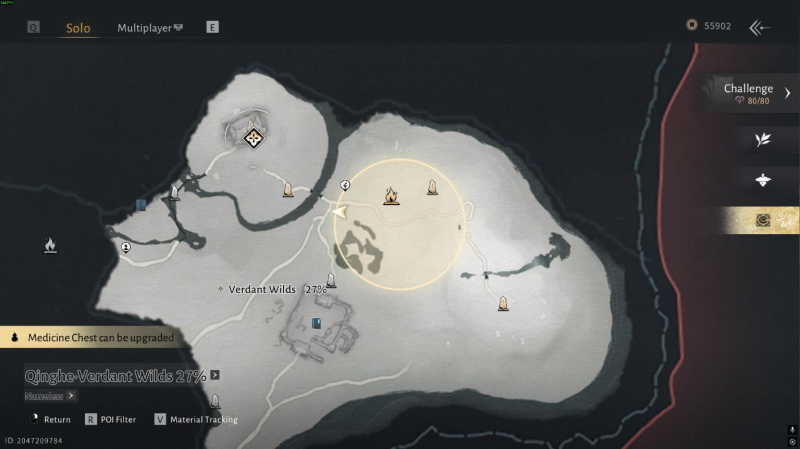Open the POI Filter
Image resolution: width=800 pixels, height=449 pixels.
click(111, 420)
